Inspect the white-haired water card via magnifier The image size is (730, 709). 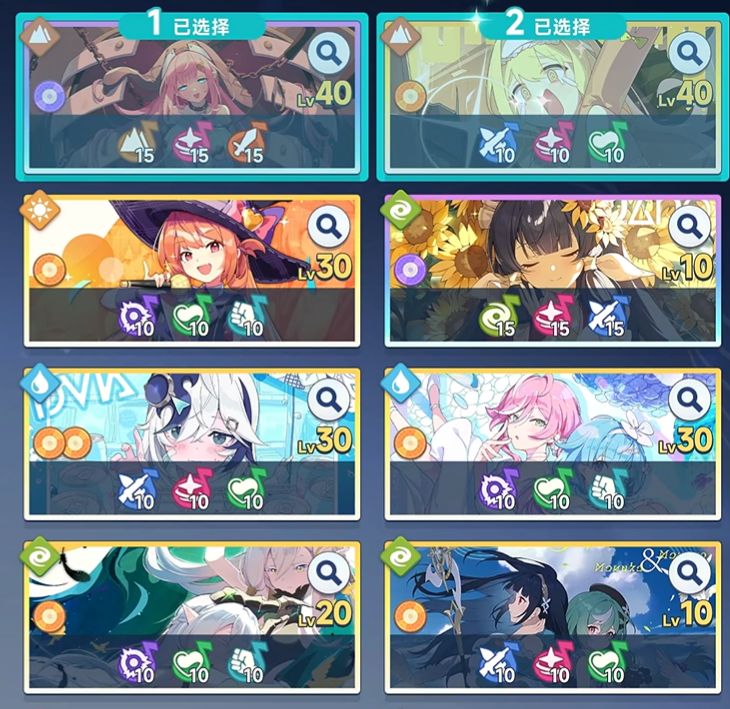pyautogui.click(x=328, y=400)
